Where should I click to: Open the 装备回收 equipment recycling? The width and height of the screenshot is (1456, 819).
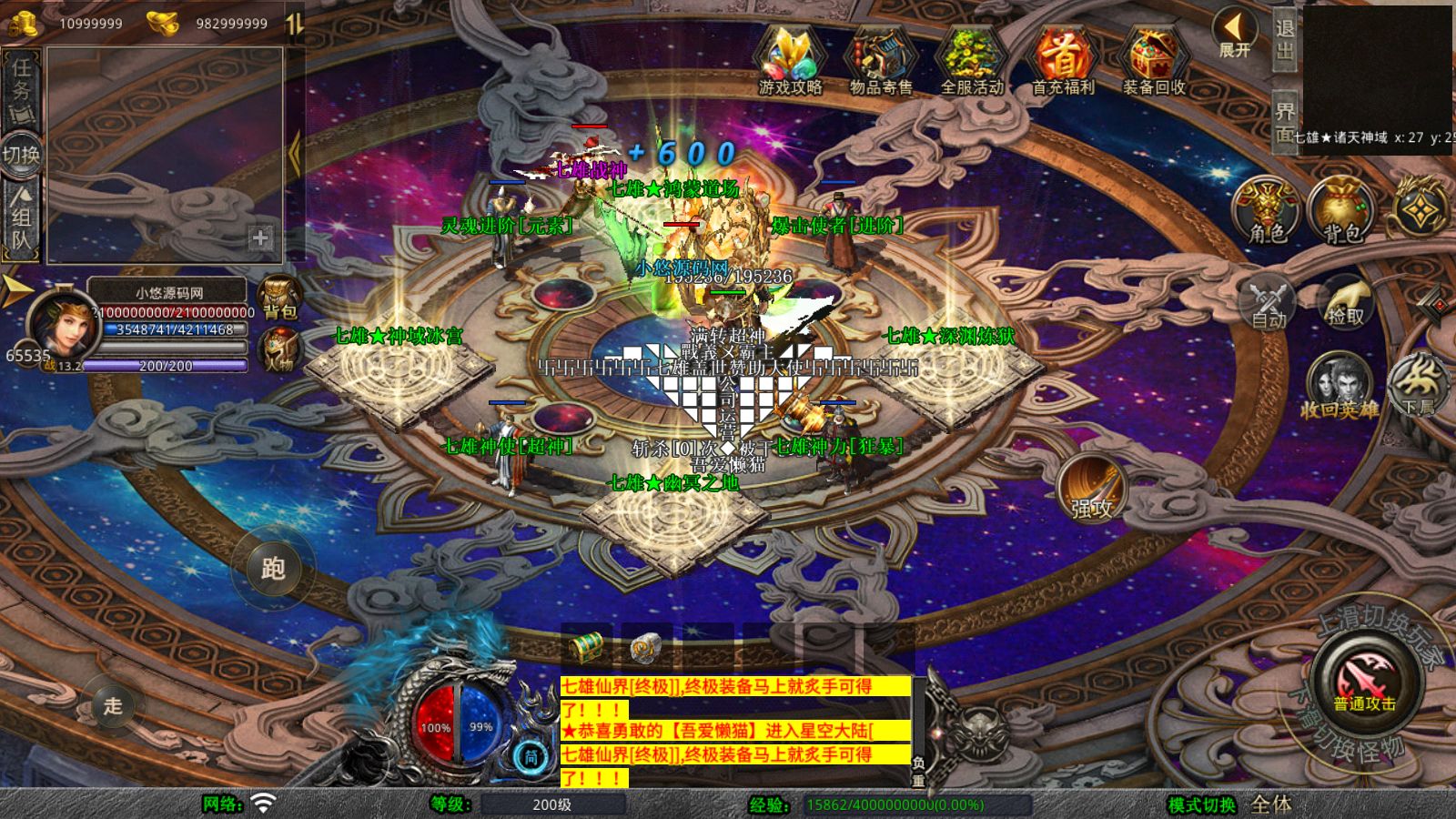pos(1153,61)
